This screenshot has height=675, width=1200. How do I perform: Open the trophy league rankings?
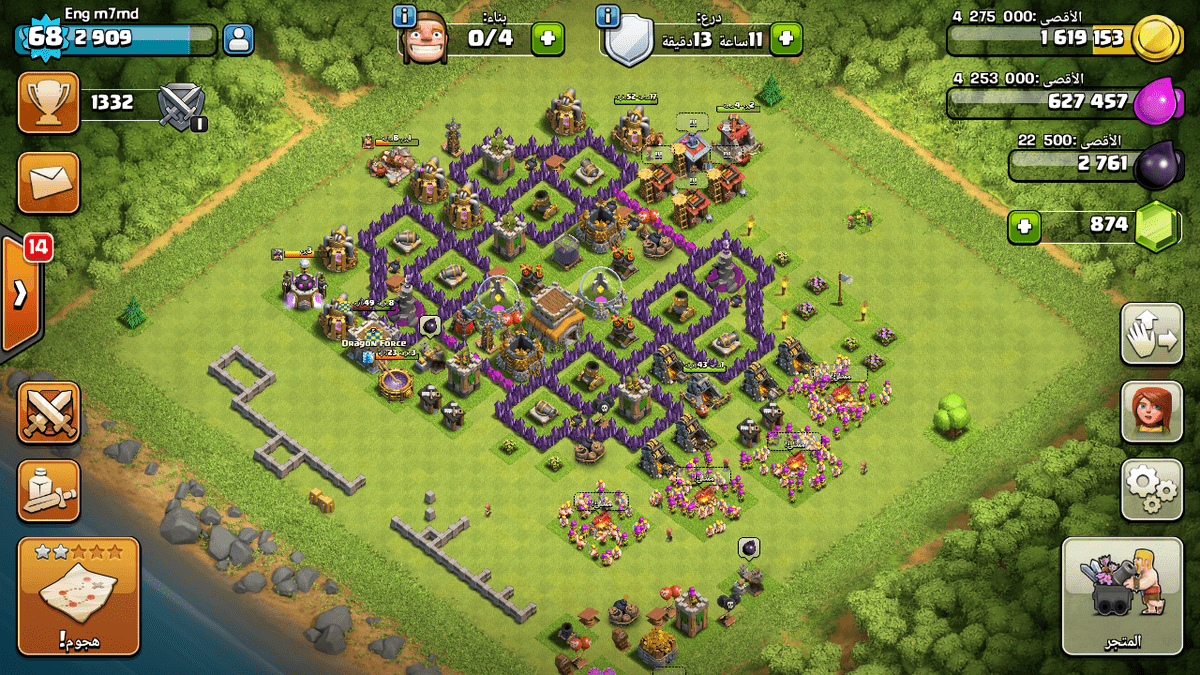point(48,102)
